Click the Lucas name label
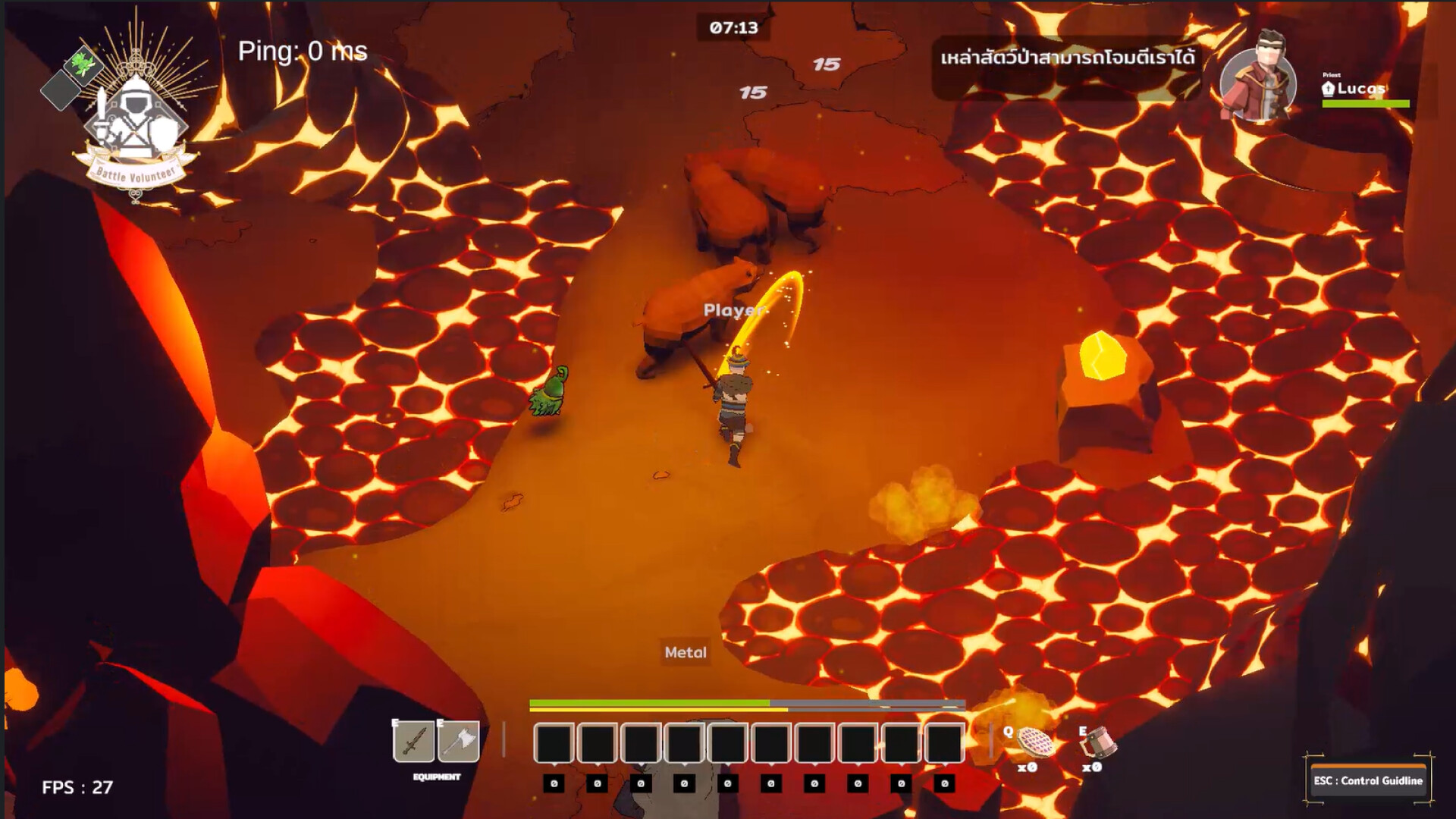Screen dimensions: 1456x819 point(1361,89)
